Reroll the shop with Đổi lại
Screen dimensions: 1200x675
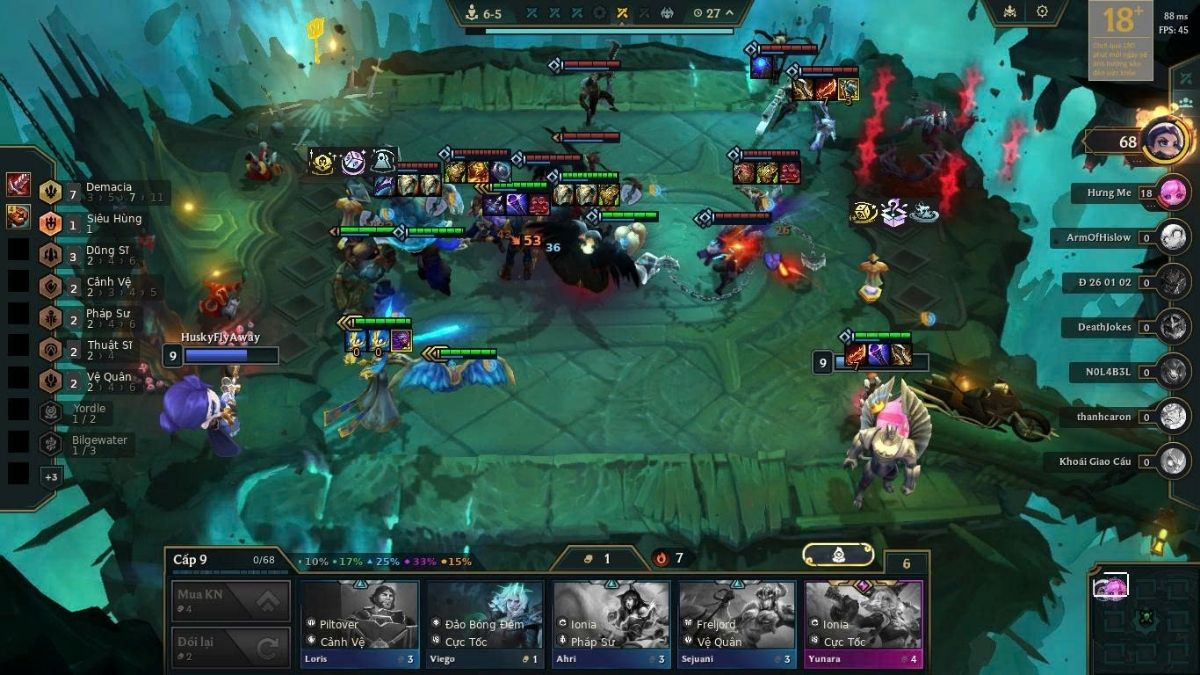pyautogui.click(x=231, y=648)
